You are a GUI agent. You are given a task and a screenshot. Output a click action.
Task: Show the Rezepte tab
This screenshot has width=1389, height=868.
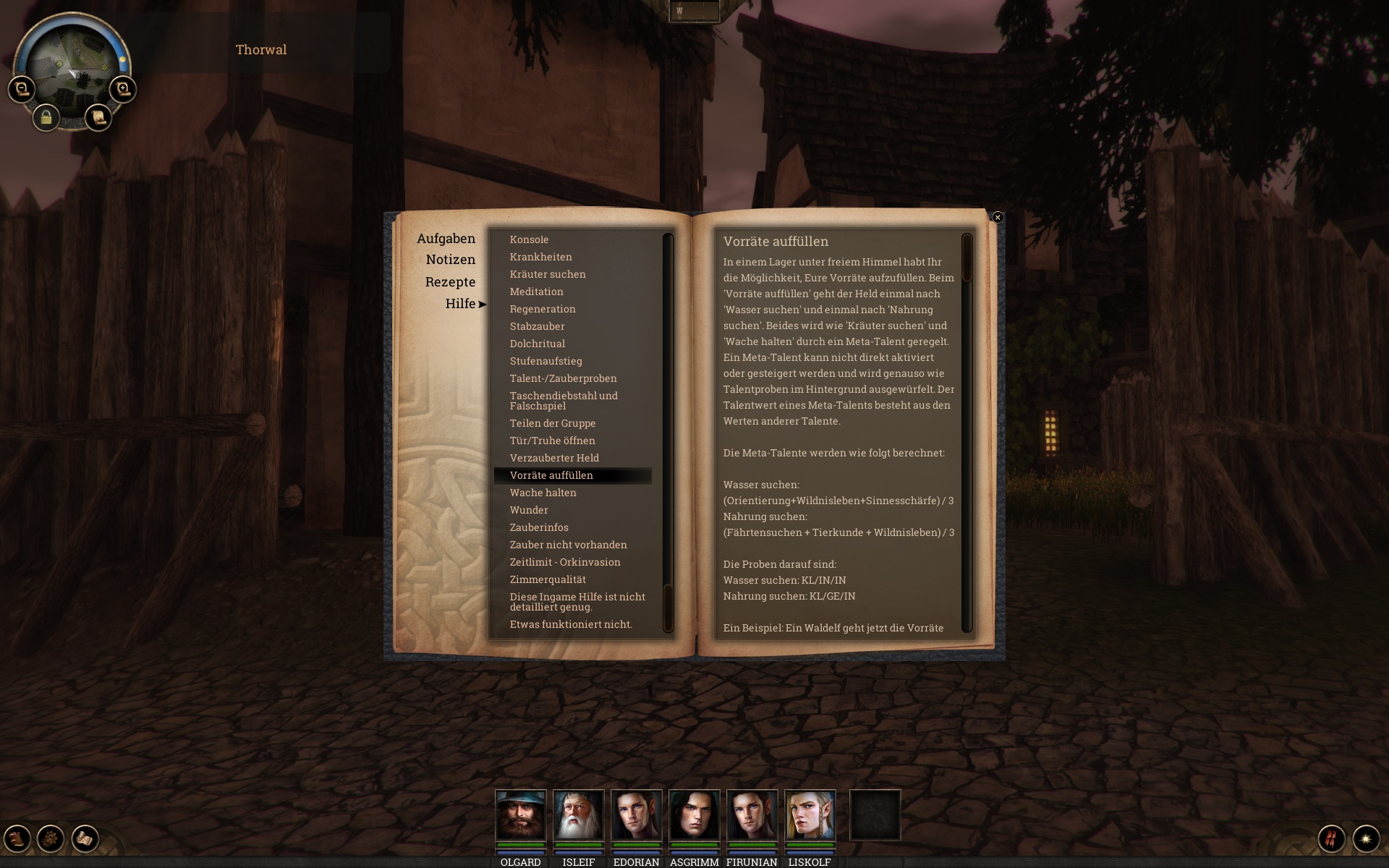coord(450,282)
